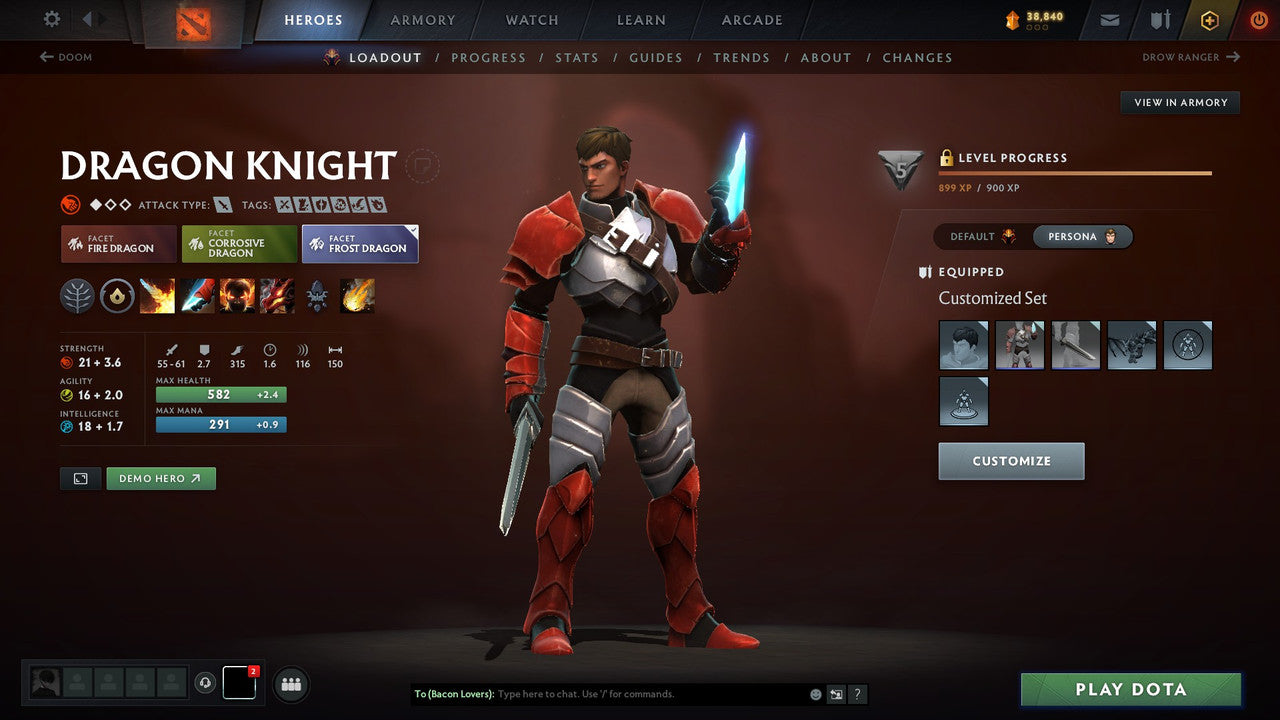Screen dimensions: 1280x720
Task: Click the Demo Hero button
Action: click(160, 478)
